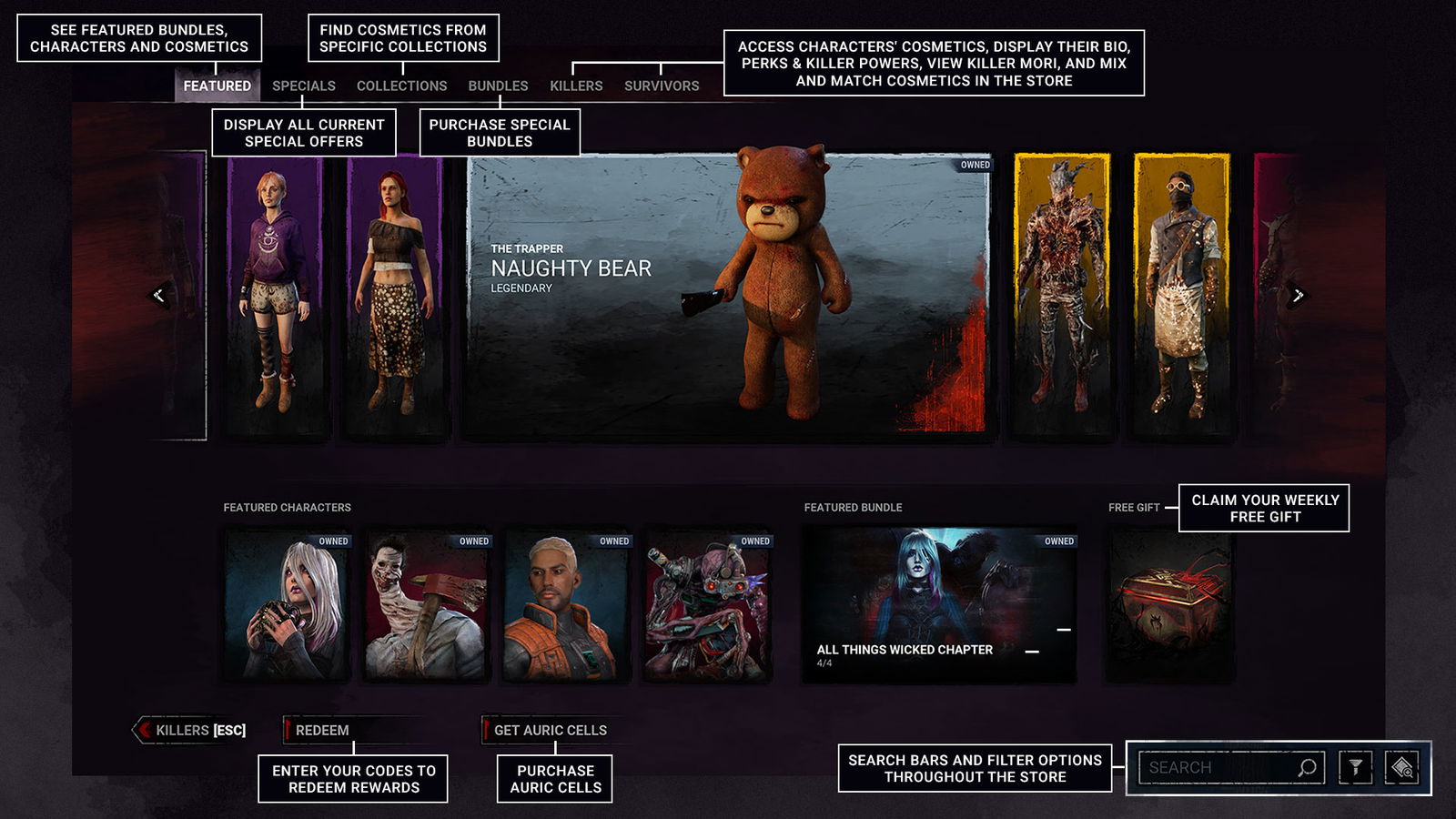Viewport: 1456px width, 819px height.
Task: Open the All Things Wicked Chapter bundle
Action: click(x=939, y=607)
